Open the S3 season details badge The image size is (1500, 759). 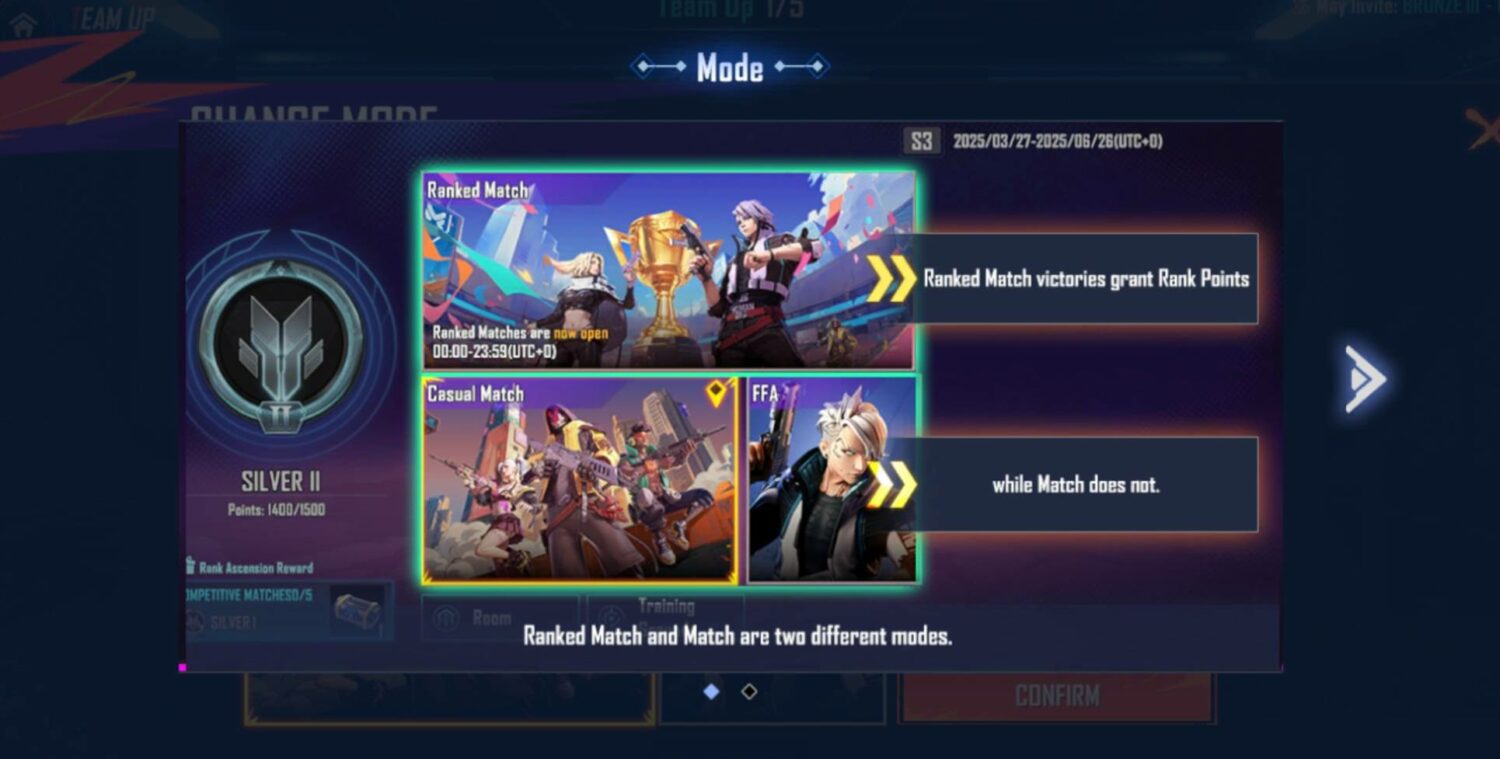(921, 141)
